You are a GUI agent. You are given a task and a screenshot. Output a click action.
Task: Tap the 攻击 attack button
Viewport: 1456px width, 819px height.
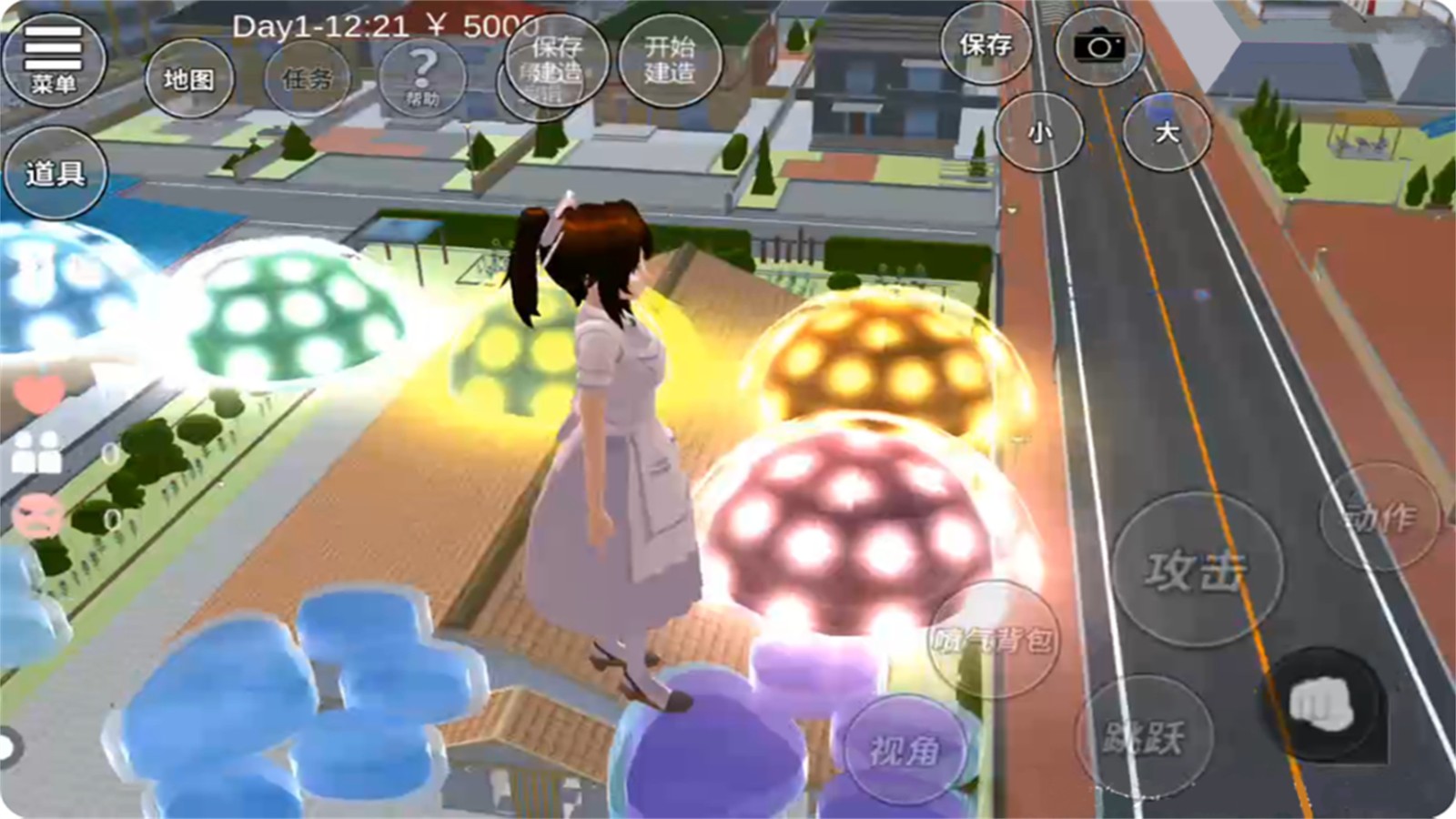pyautogui.click(x=1197, y=571)
